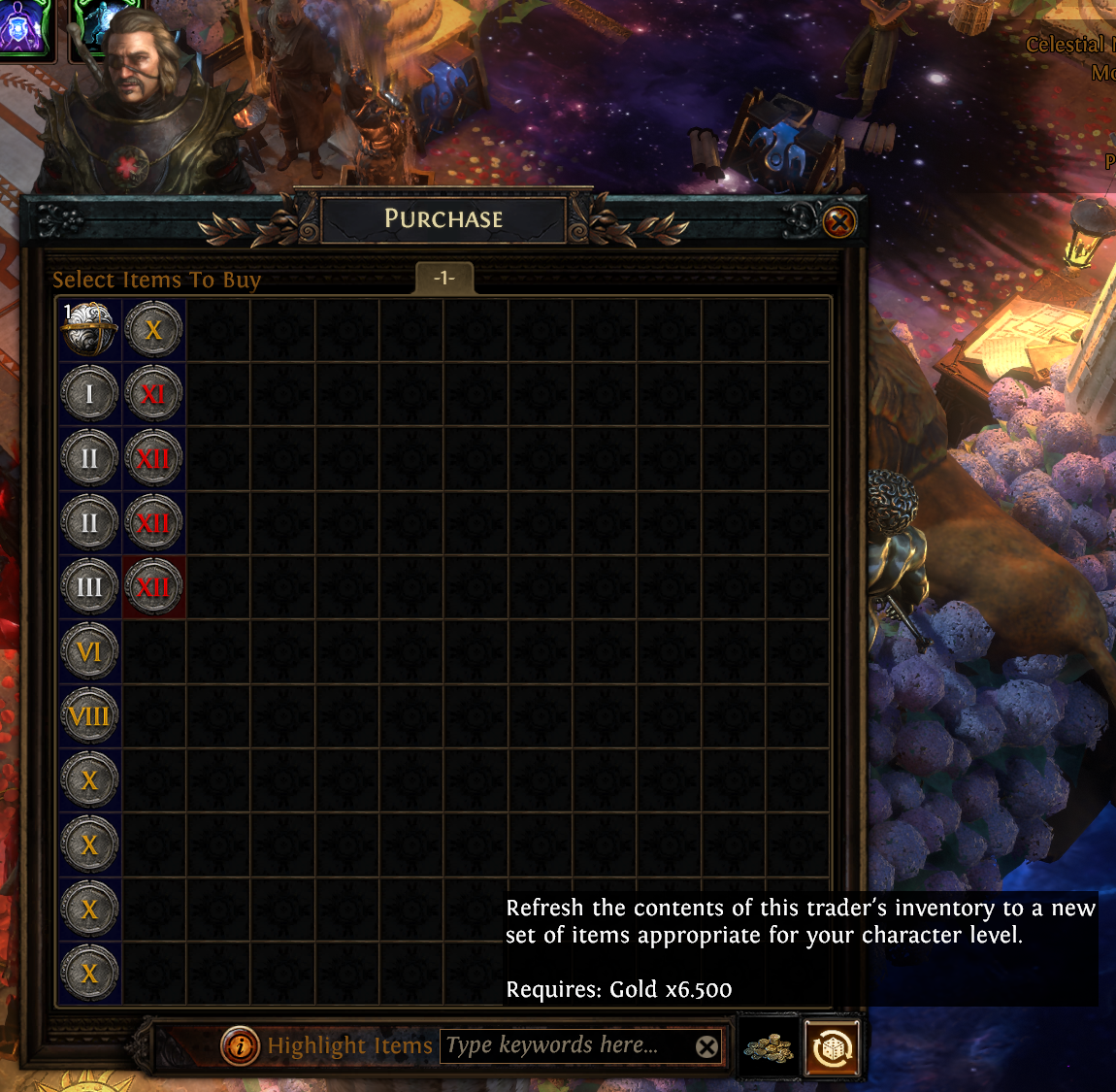
Task: Choose the gold coin marked VI
Action: click(x=89, y=651)
